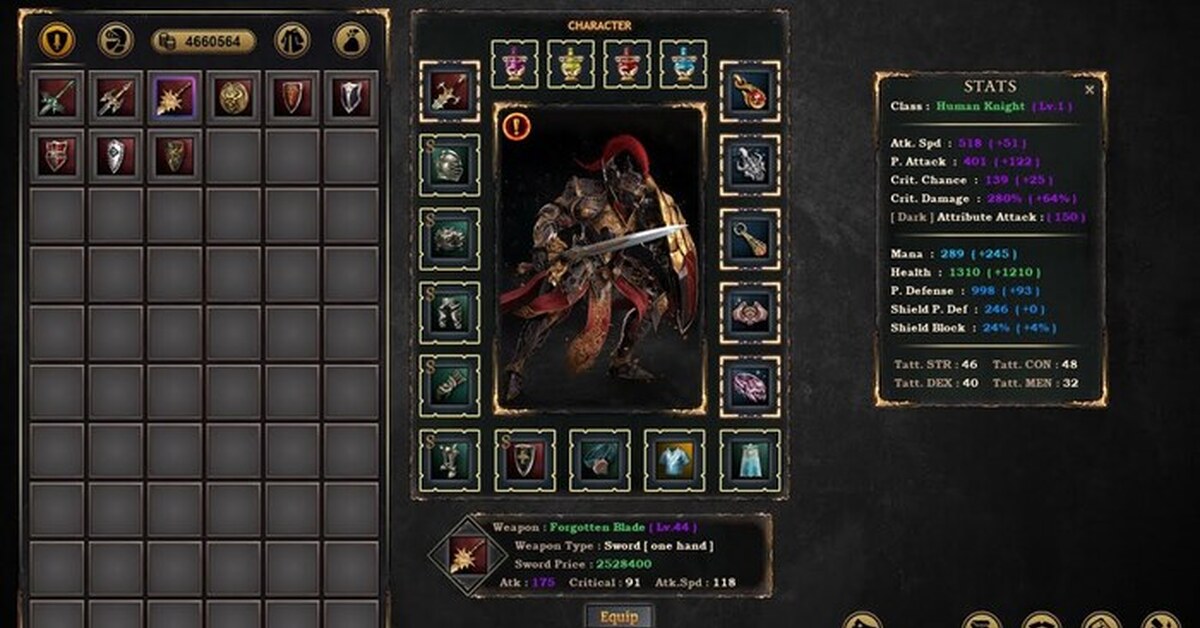Viewport: 1200px width, 628px height.
Task: Select the pink tattoo potion slot
Action: point(515,64)
